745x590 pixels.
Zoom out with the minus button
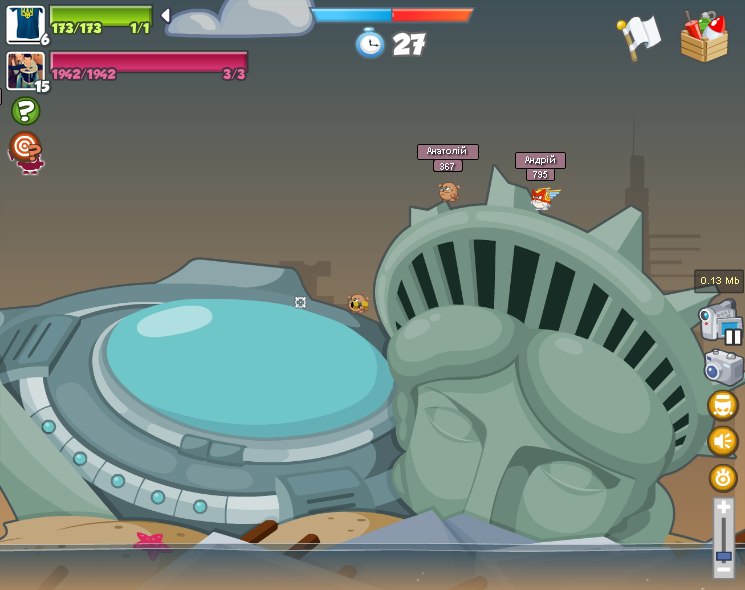723,570
